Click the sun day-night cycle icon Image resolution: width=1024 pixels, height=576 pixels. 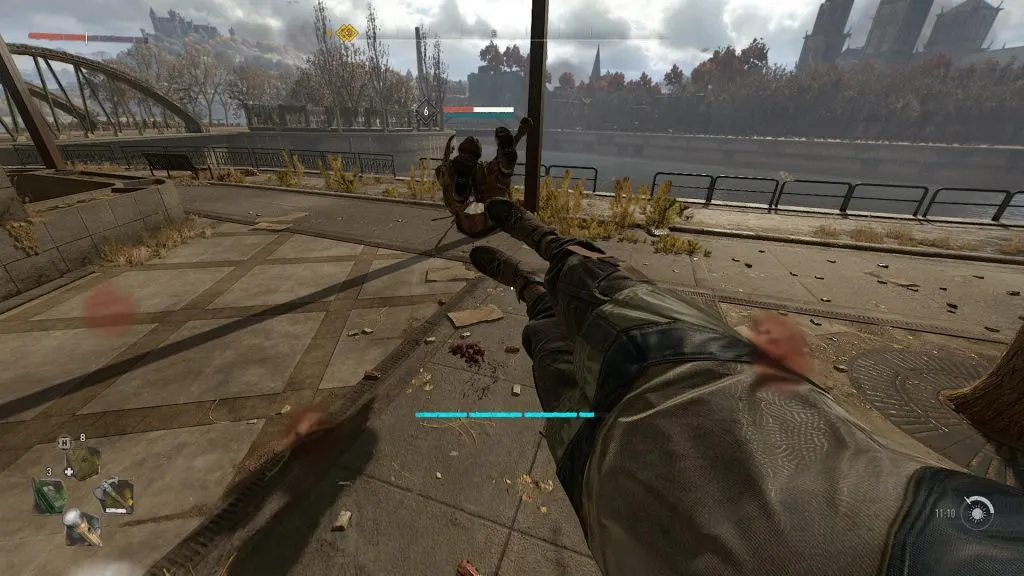pyautogui.click(x=978, y=512)
